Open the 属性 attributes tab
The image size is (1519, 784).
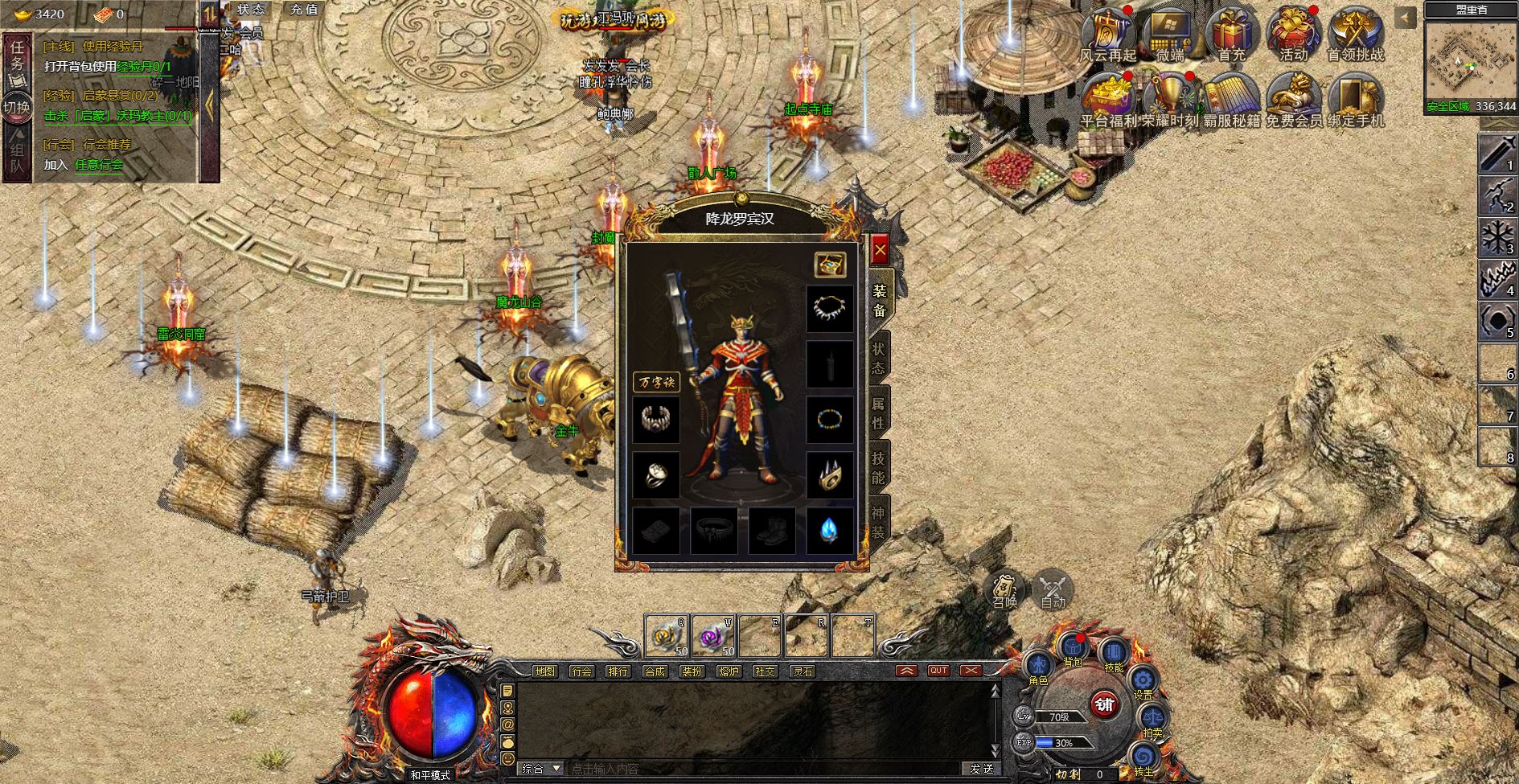[x=878, y=412]
